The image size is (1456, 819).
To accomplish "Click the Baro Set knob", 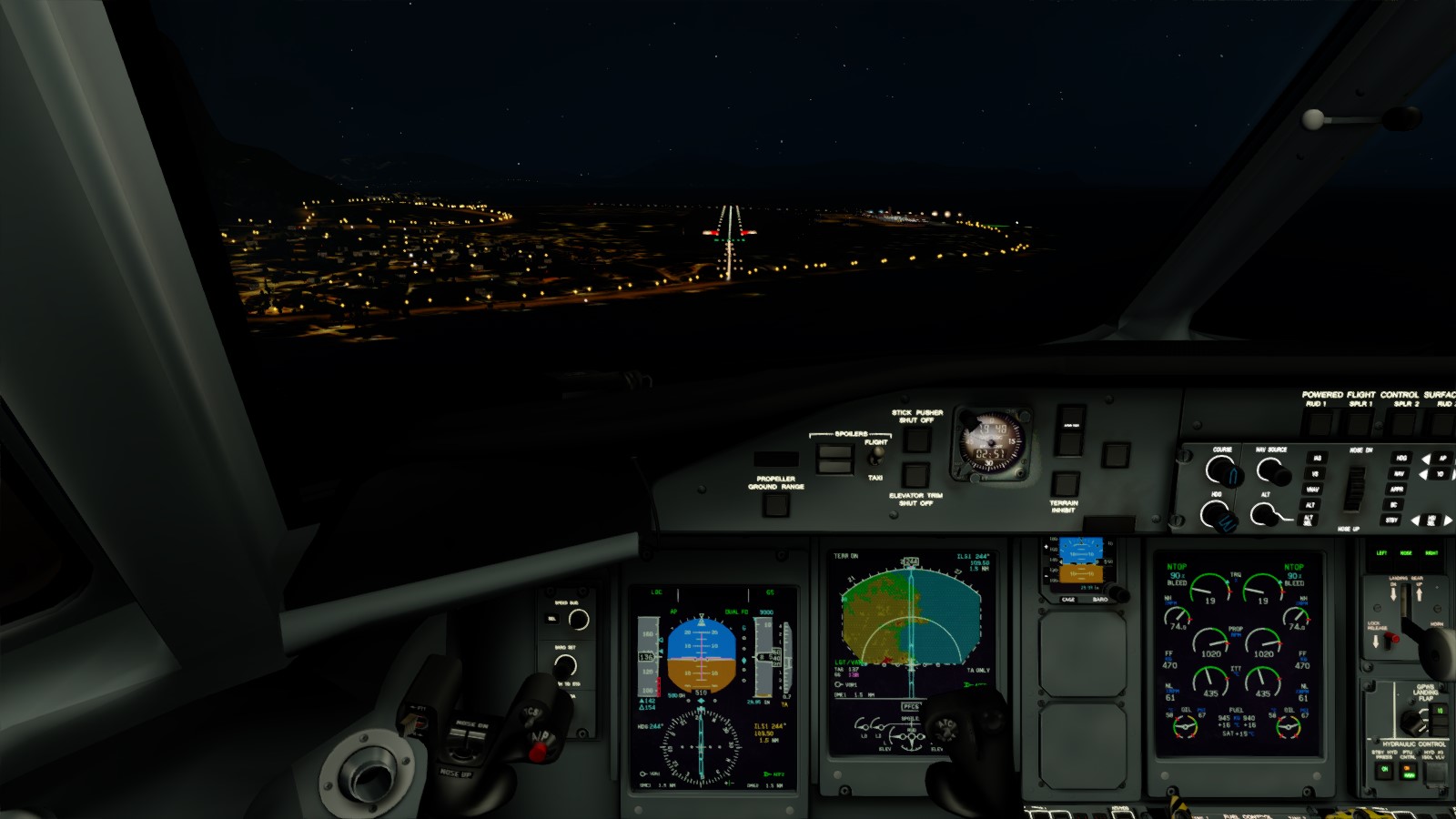I will [x=565, y=665].
